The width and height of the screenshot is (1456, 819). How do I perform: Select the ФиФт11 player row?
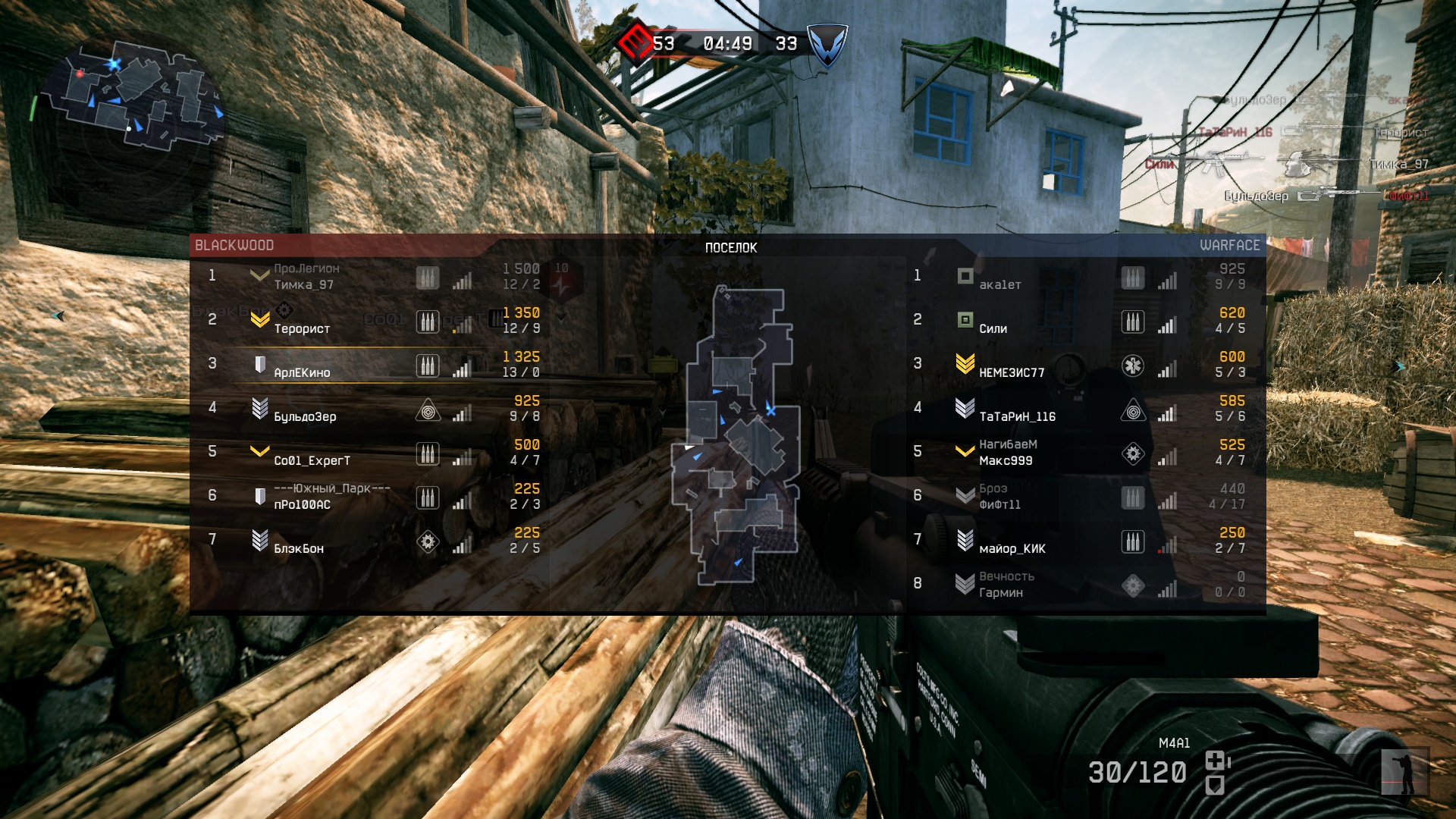pos(999,505)
